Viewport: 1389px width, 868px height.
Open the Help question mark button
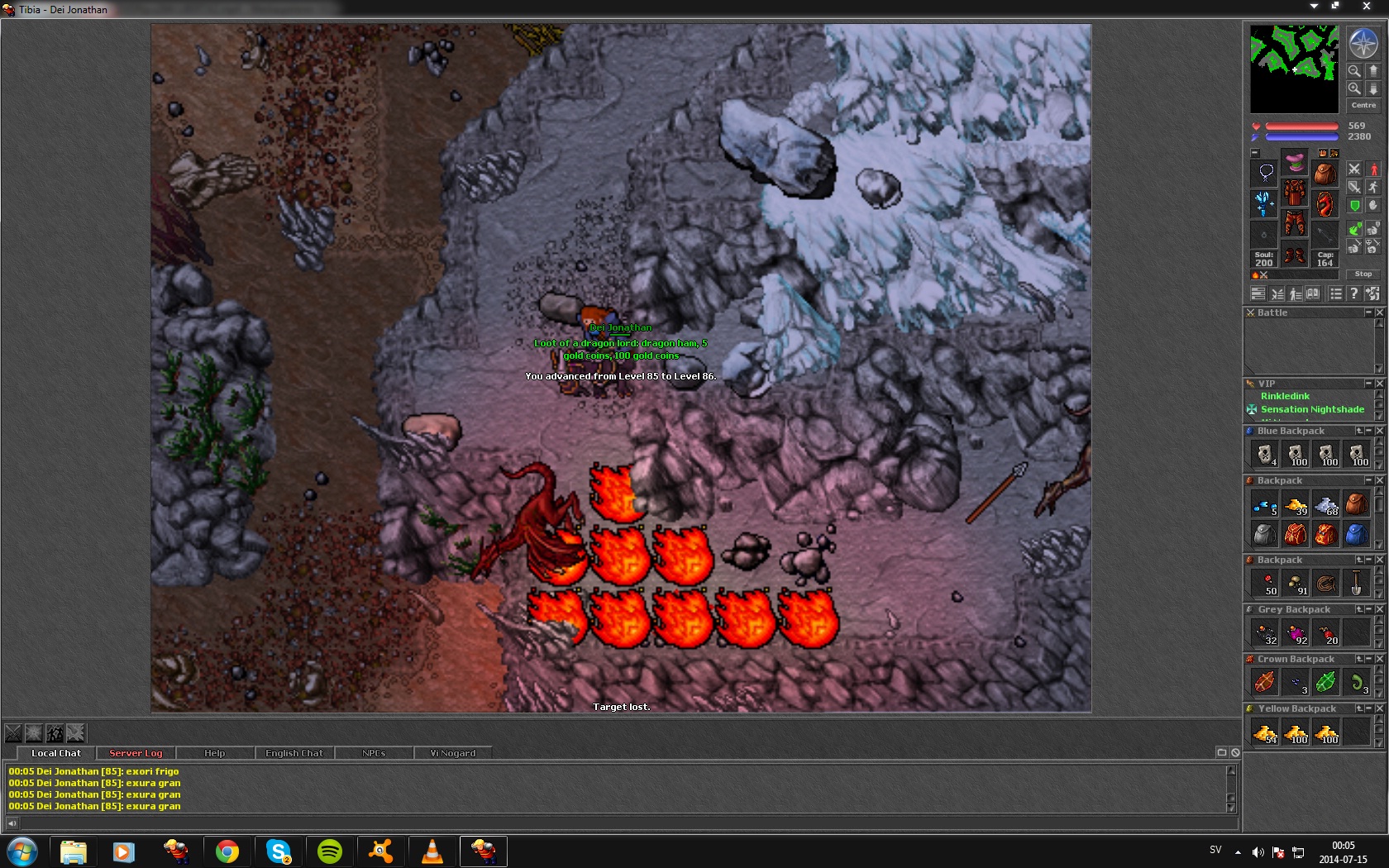(x=1353, y=293)
